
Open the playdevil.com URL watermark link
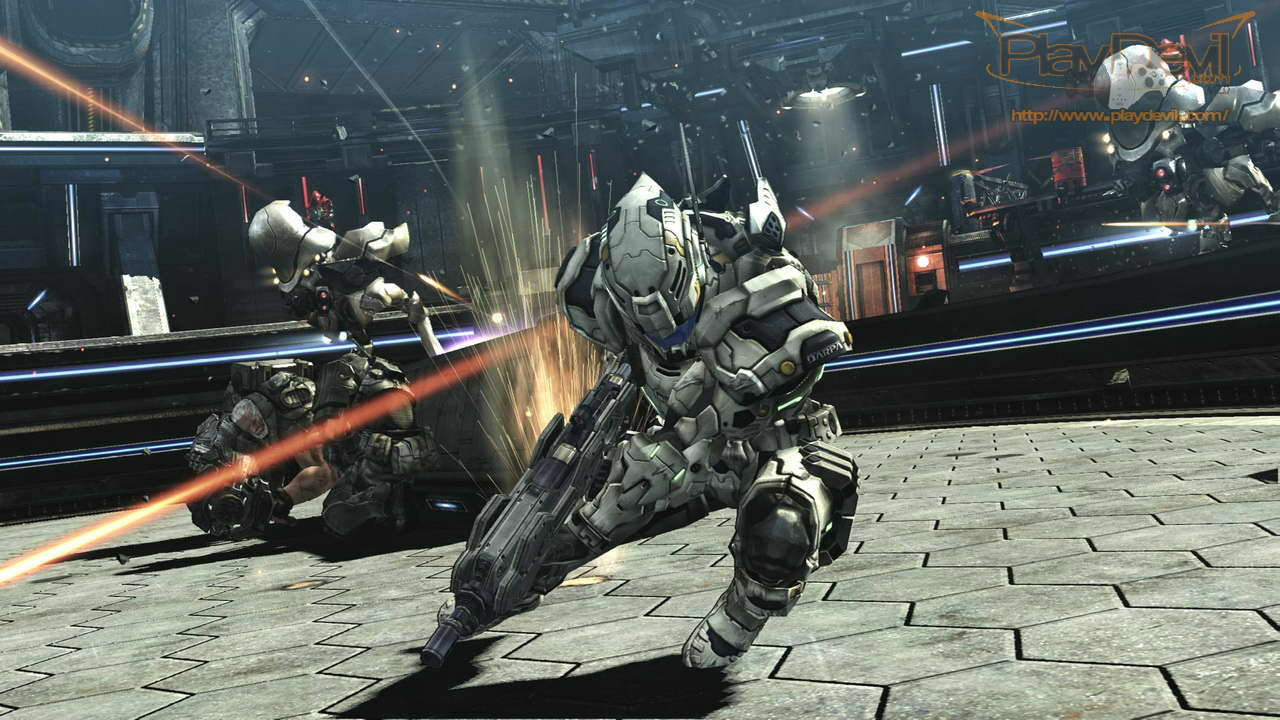1119,116
